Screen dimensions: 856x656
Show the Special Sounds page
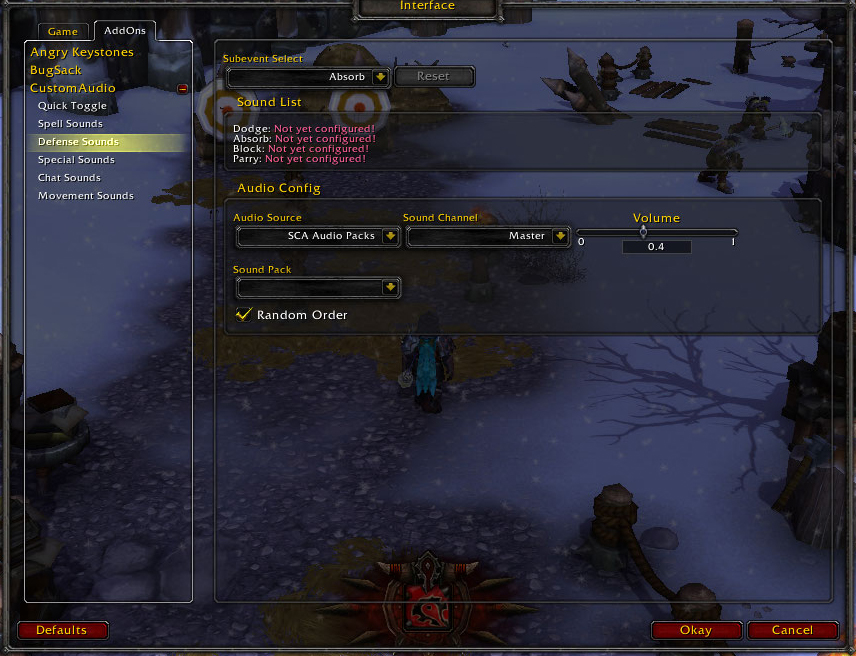pyautogui.click(x=76, y=160)
